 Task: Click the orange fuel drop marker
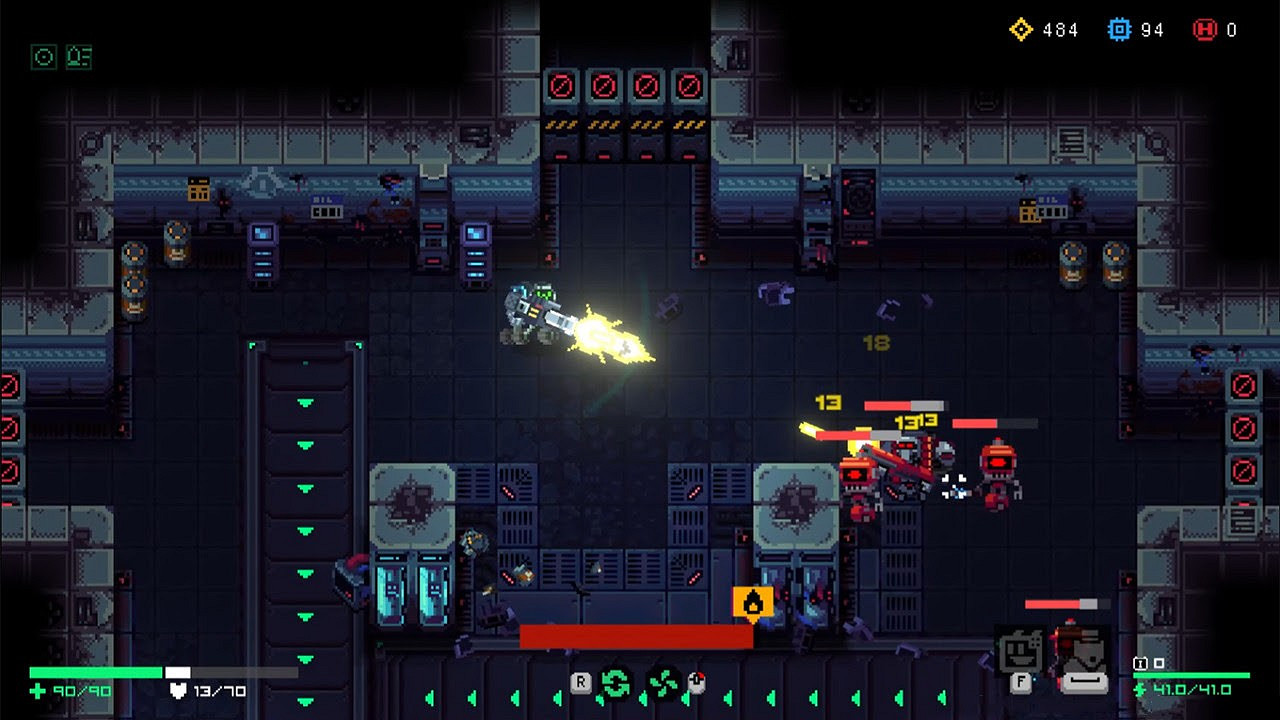coord(752,602)
